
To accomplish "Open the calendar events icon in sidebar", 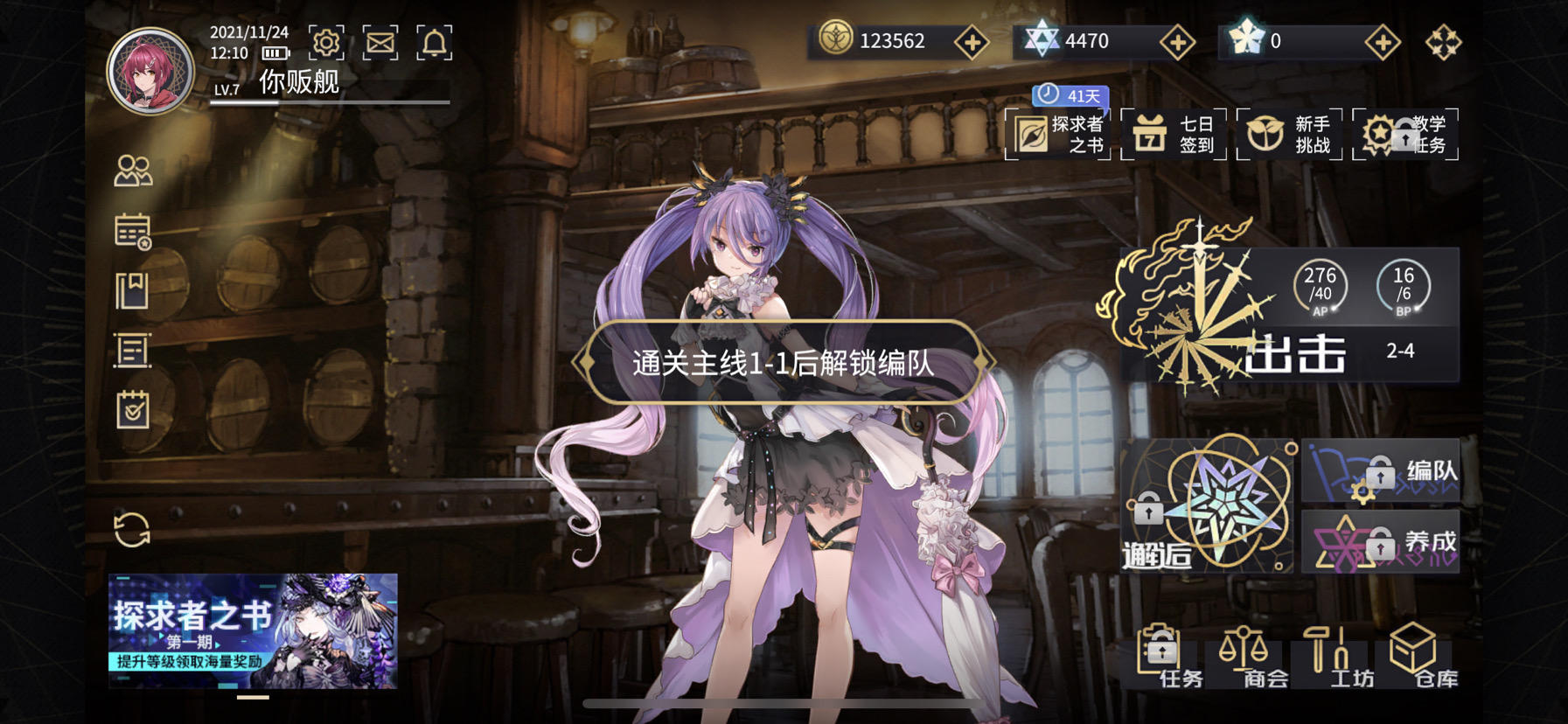I will click(x=130, y=231).
